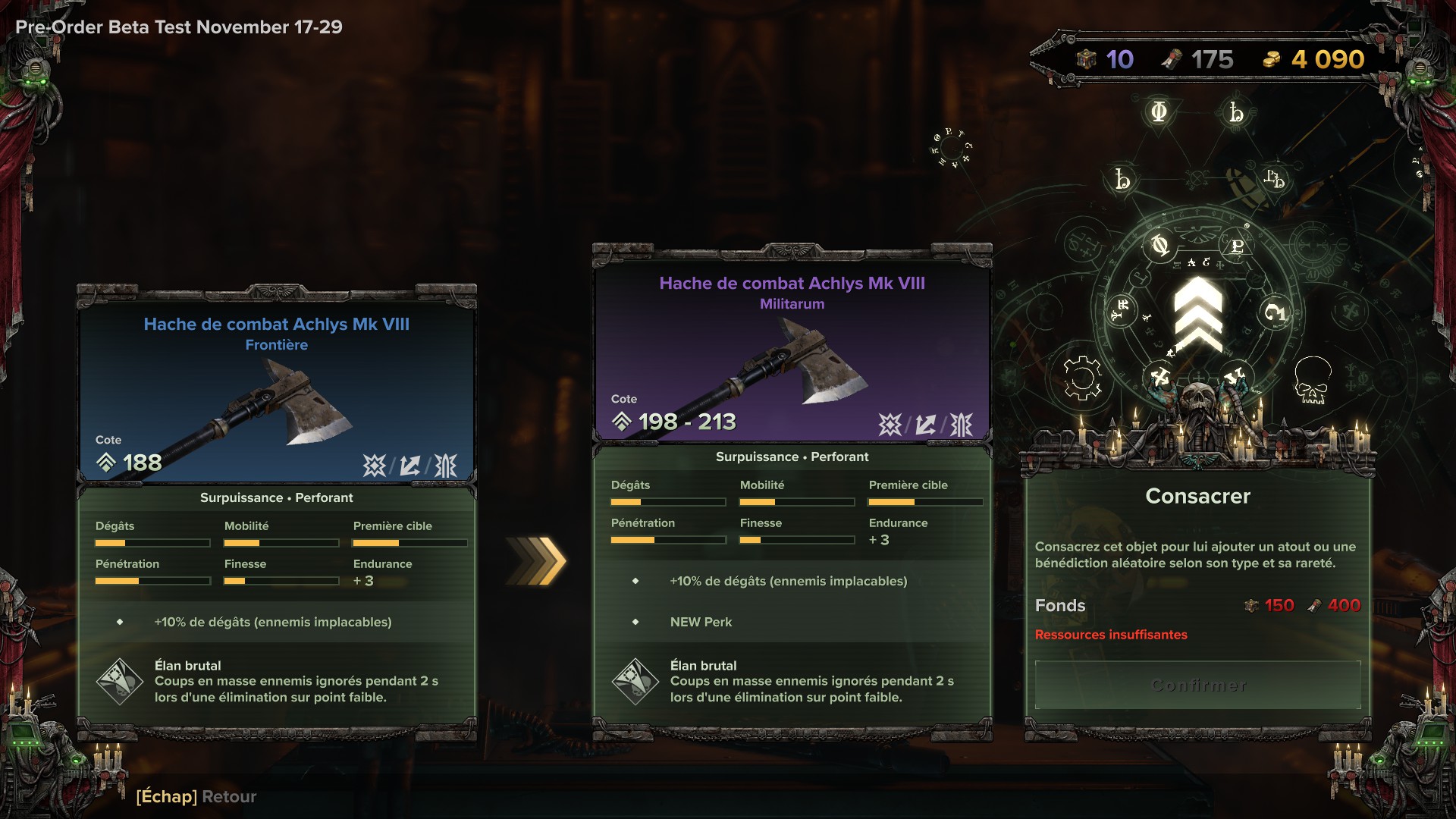Select the blue Frontière combat axe card

click(x=277, y=387)
